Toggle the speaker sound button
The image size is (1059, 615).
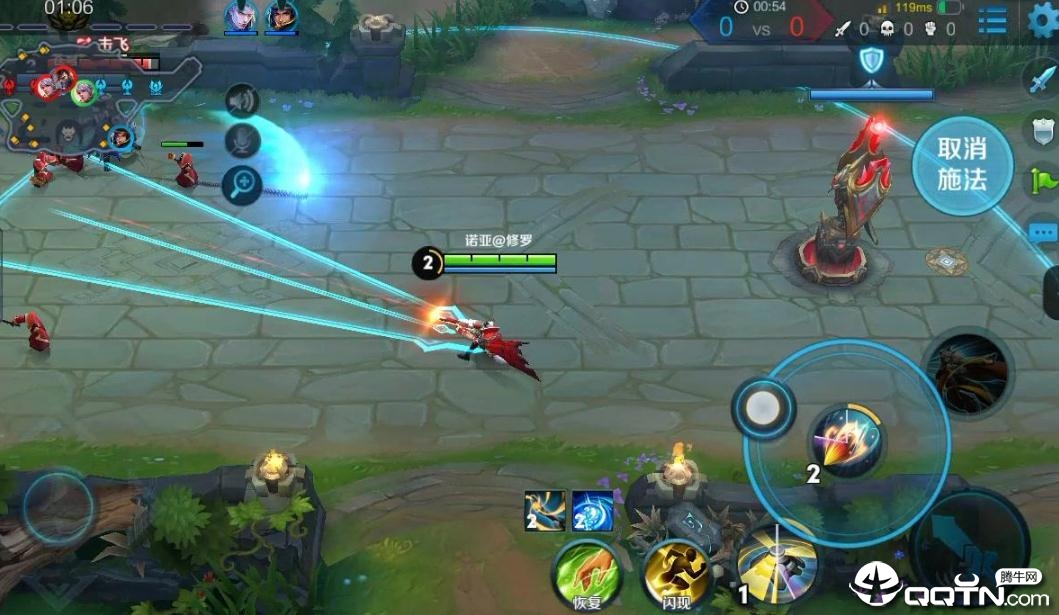(x=242, y=100)
